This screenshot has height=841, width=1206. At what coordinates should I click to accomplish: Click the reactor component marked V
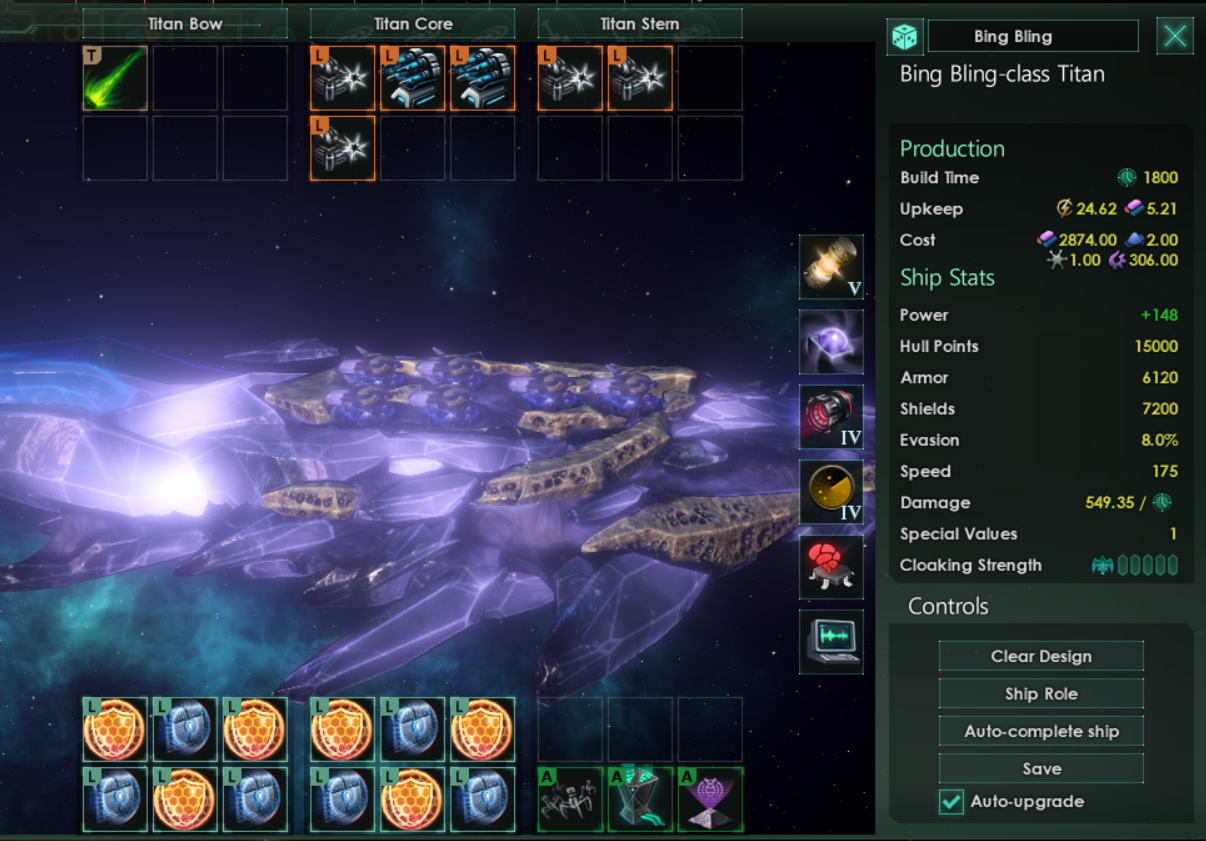831,267
